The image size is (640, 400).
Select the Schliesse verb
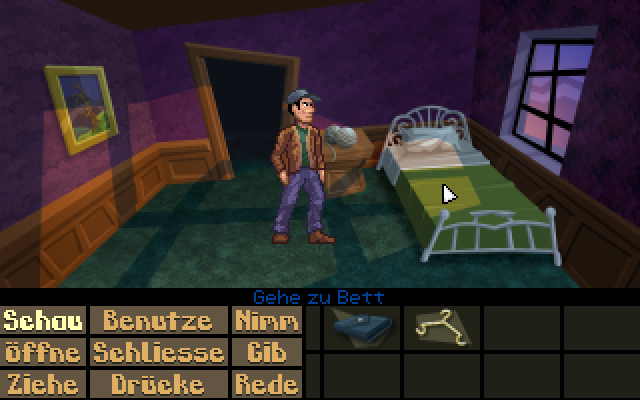click(x=159, y=352)
